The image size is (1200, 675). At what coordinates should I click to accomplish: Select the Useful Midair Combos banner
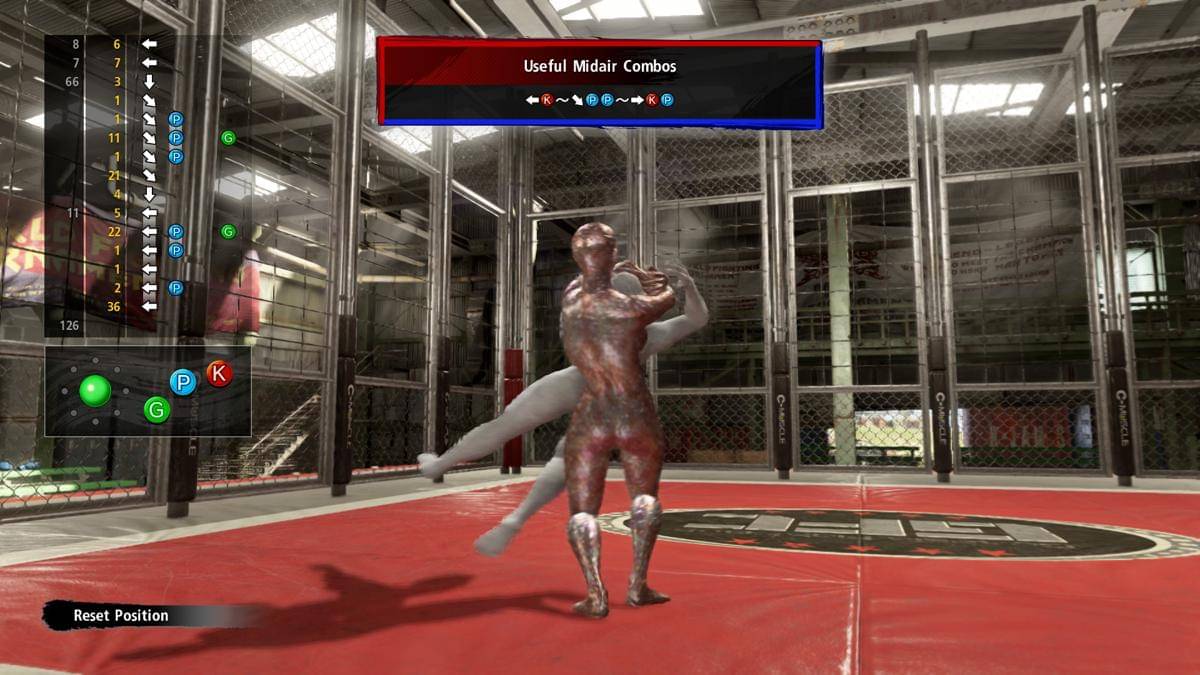[600, 82]
